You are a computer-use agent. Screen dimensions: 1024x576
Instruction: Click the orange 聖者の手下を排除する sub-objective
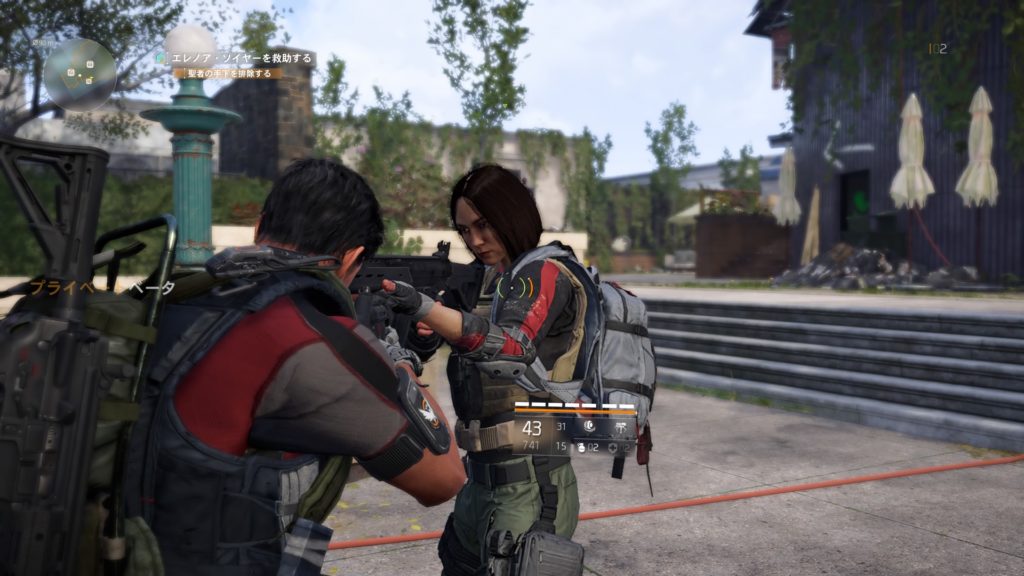228,73
